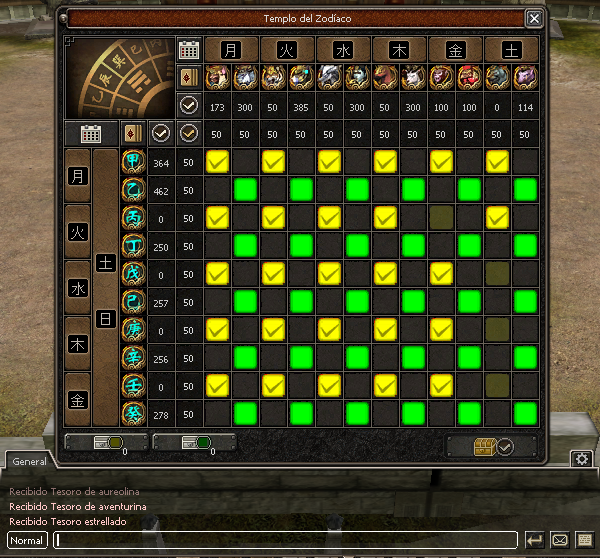Send the chat message with enter button
The width and height of the screenshot is (600, 558).
[535, 540]
